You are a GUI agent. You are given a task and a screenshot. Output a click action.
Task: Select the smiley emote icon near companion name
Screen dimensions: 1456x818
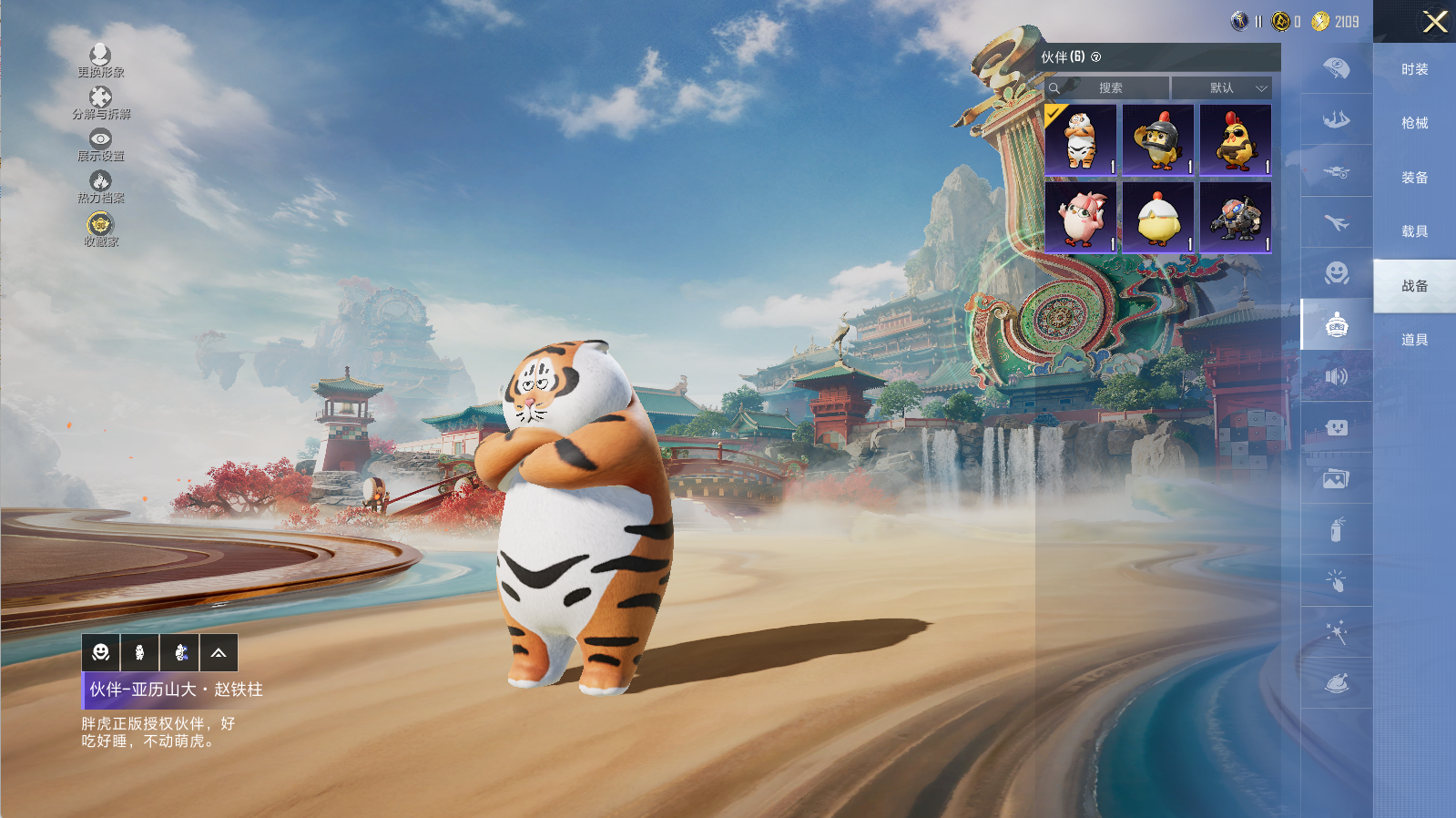click(101, 653)
